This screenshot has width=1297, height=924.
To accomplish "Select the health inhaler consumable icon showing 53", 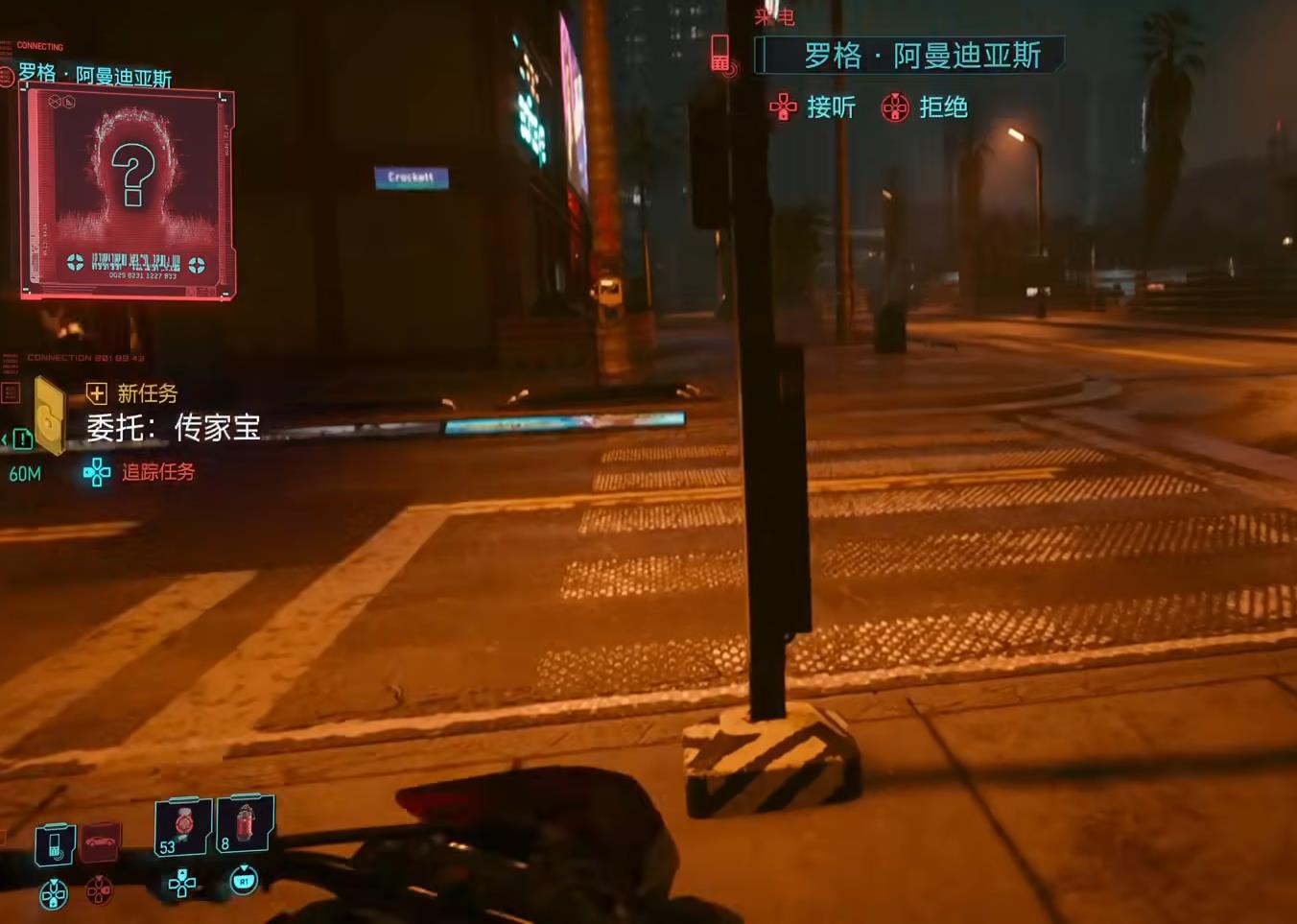I will pos(180,826).
